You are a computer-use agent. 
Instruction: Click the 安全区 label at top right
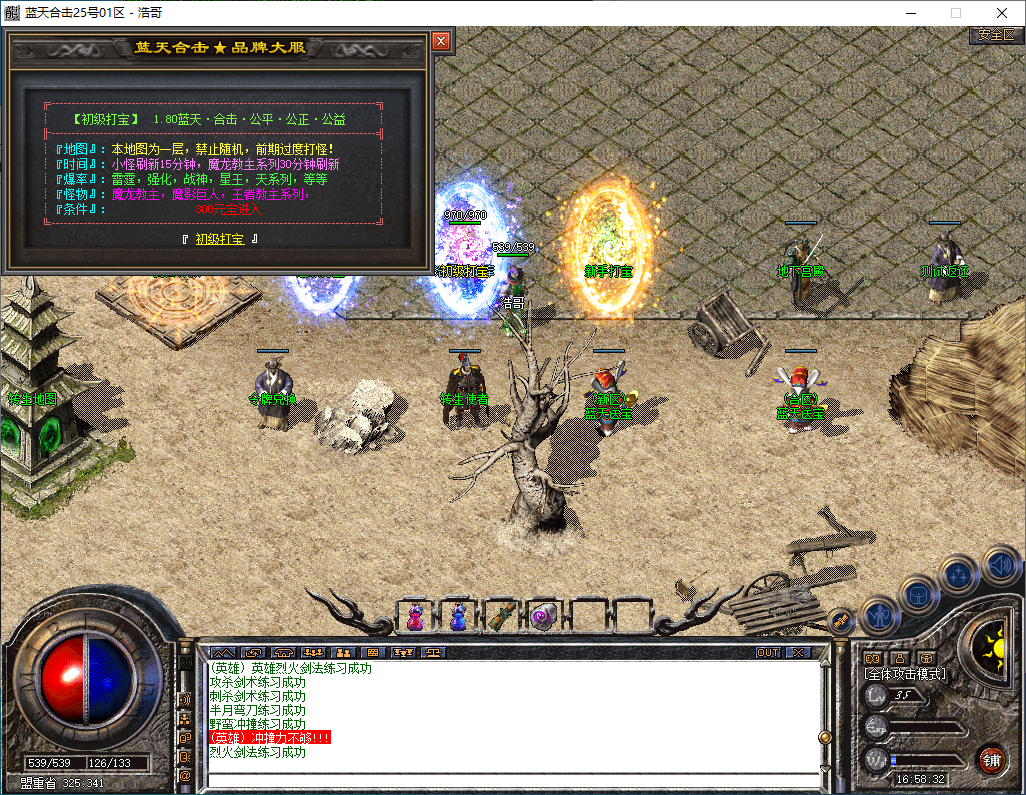[996, 35]
